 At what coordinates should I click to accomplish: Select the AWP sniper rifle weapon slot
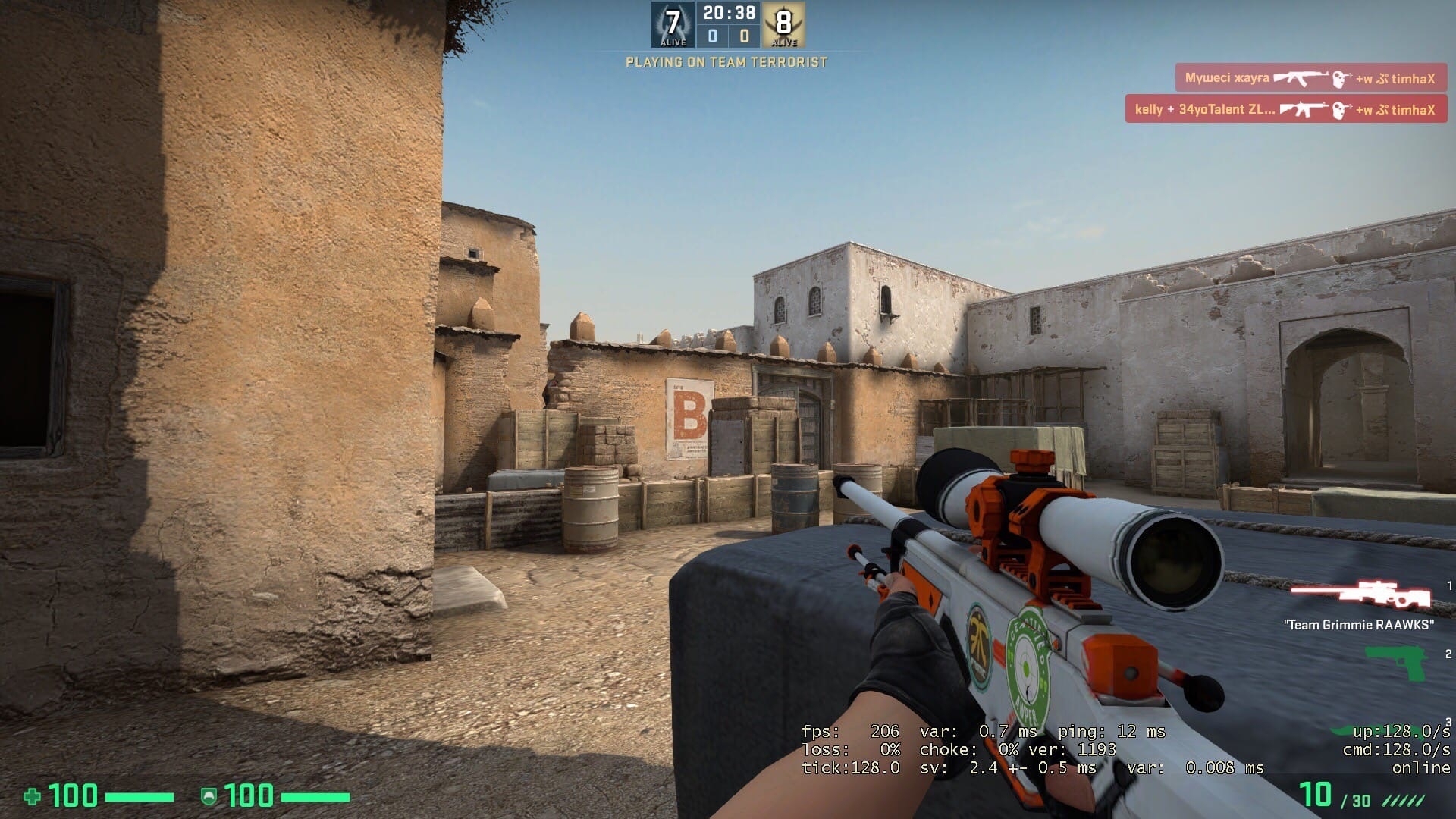[x=1361, y=595]
